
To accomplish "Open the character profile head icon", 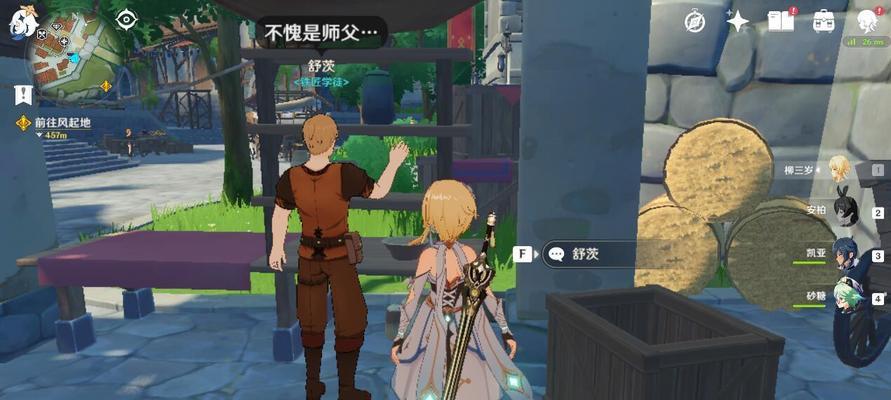I will point(866,21).
